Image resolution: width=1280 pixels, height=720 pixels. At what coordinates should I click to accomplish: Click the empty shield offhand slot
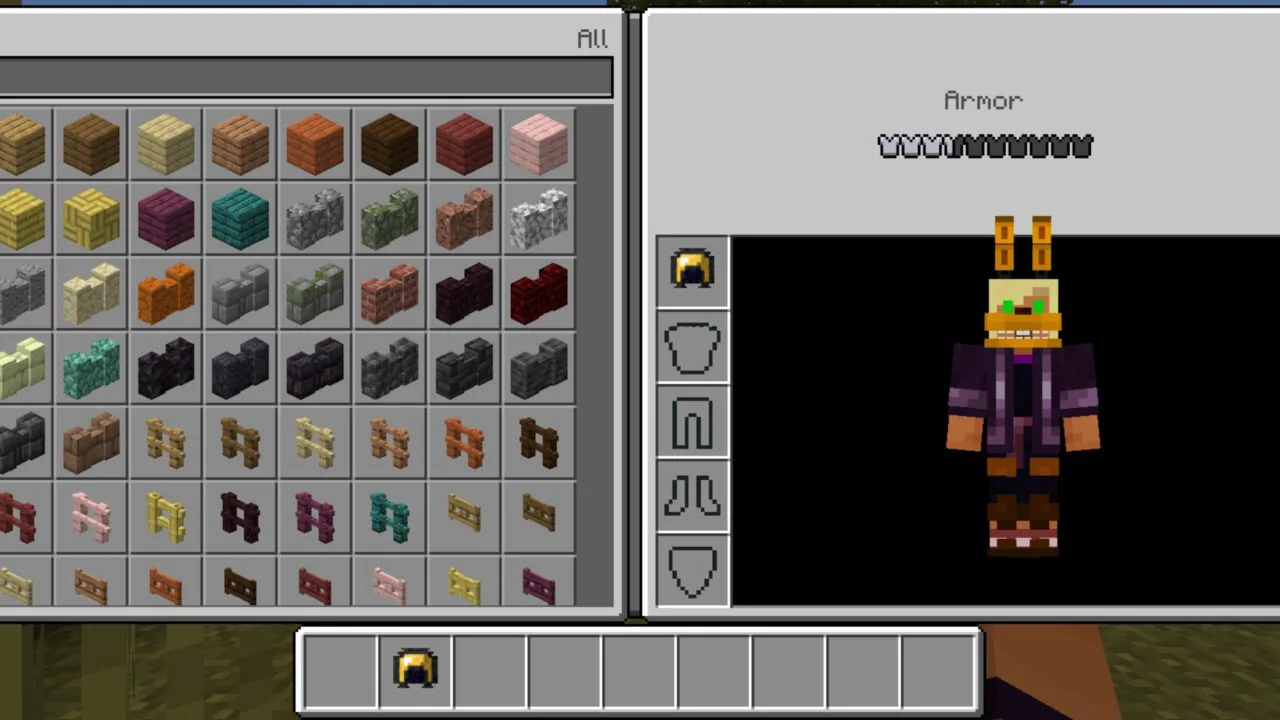(x=693, y=570)
